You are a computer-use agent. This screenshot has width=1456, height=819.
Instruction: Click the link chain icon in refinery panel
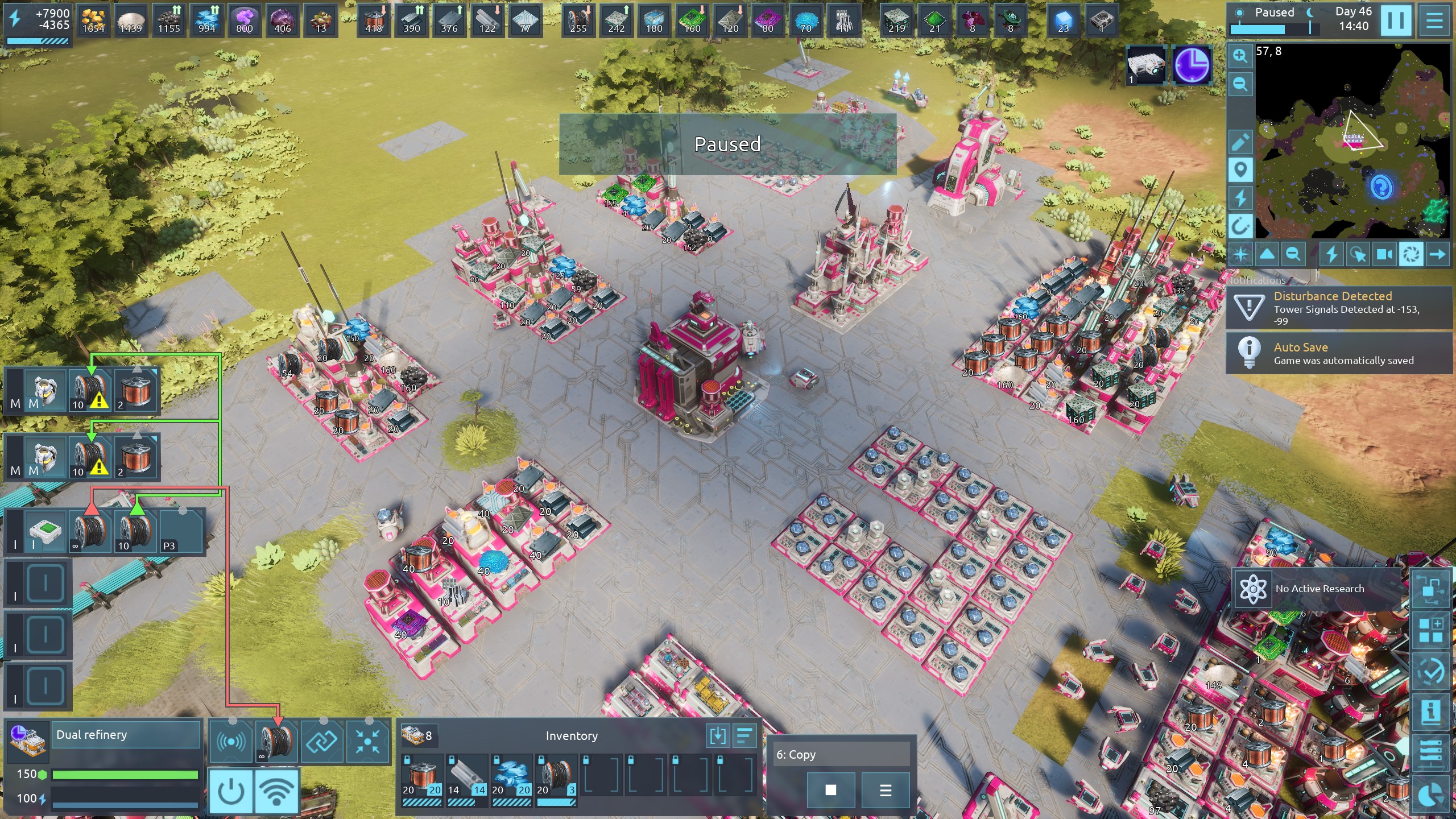tap(322, 741)
